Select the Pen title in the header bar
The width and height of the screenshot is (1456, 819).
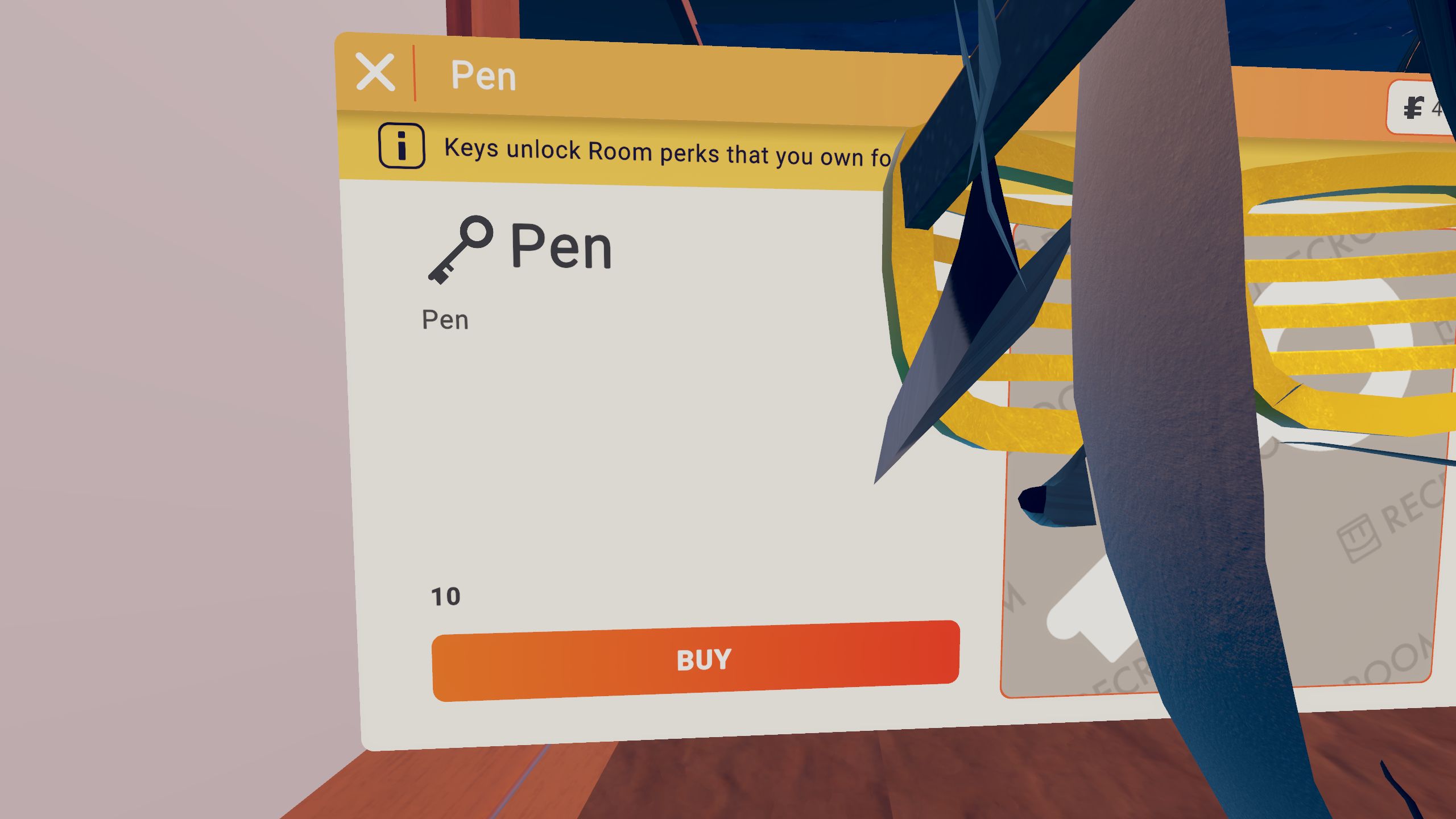click(482, 75)
